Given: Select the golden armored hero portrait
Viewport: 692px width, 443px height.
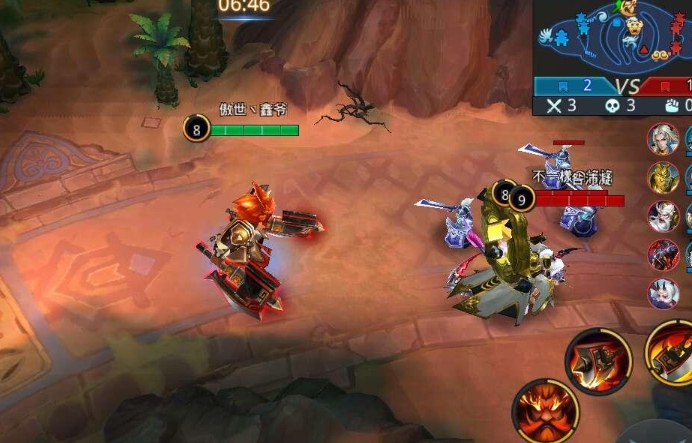Looking at the screenshot, I should click(662, 177).
